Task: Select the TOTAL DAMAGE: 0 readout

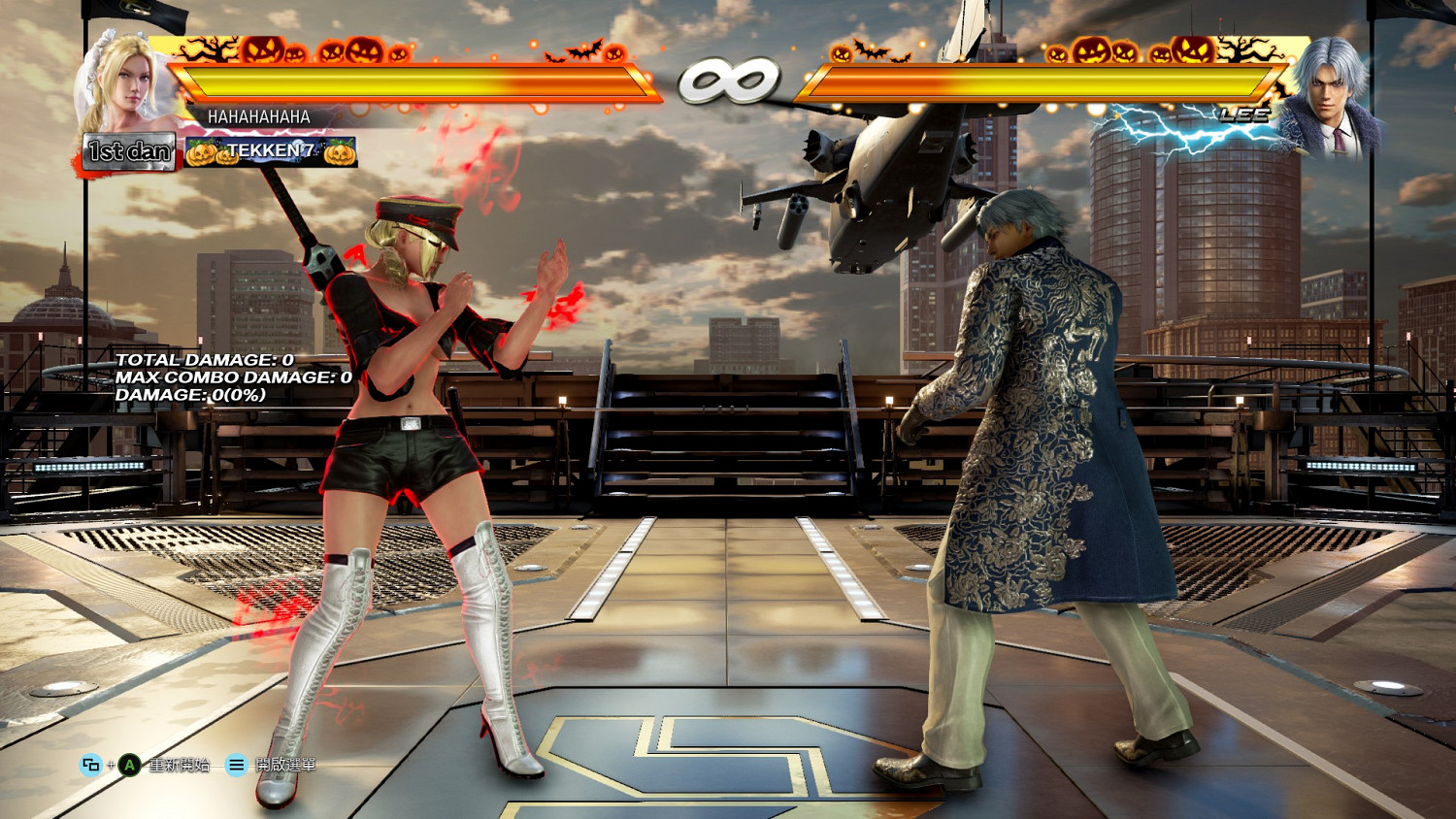Action: pos(204,361)
